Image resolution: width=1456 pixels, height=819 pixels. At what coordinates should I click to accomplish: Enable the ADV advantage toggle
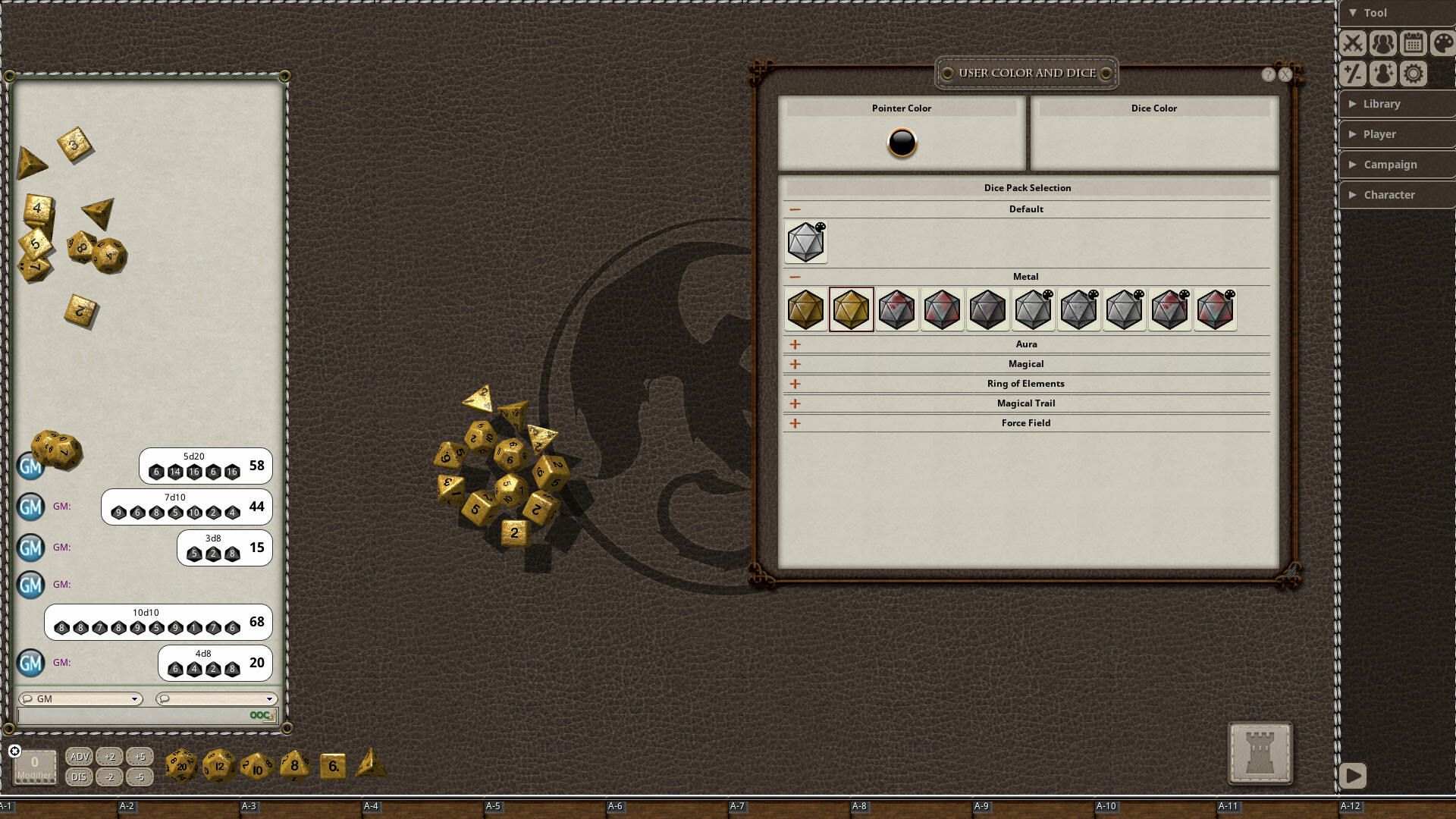(79, 756)
